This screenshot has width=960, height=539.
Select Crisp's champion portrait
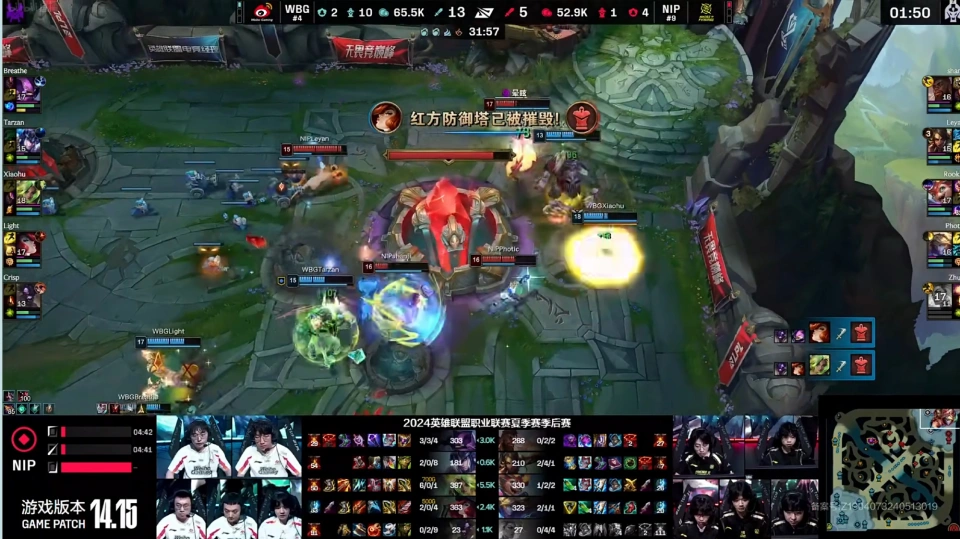tap(27, 297)
